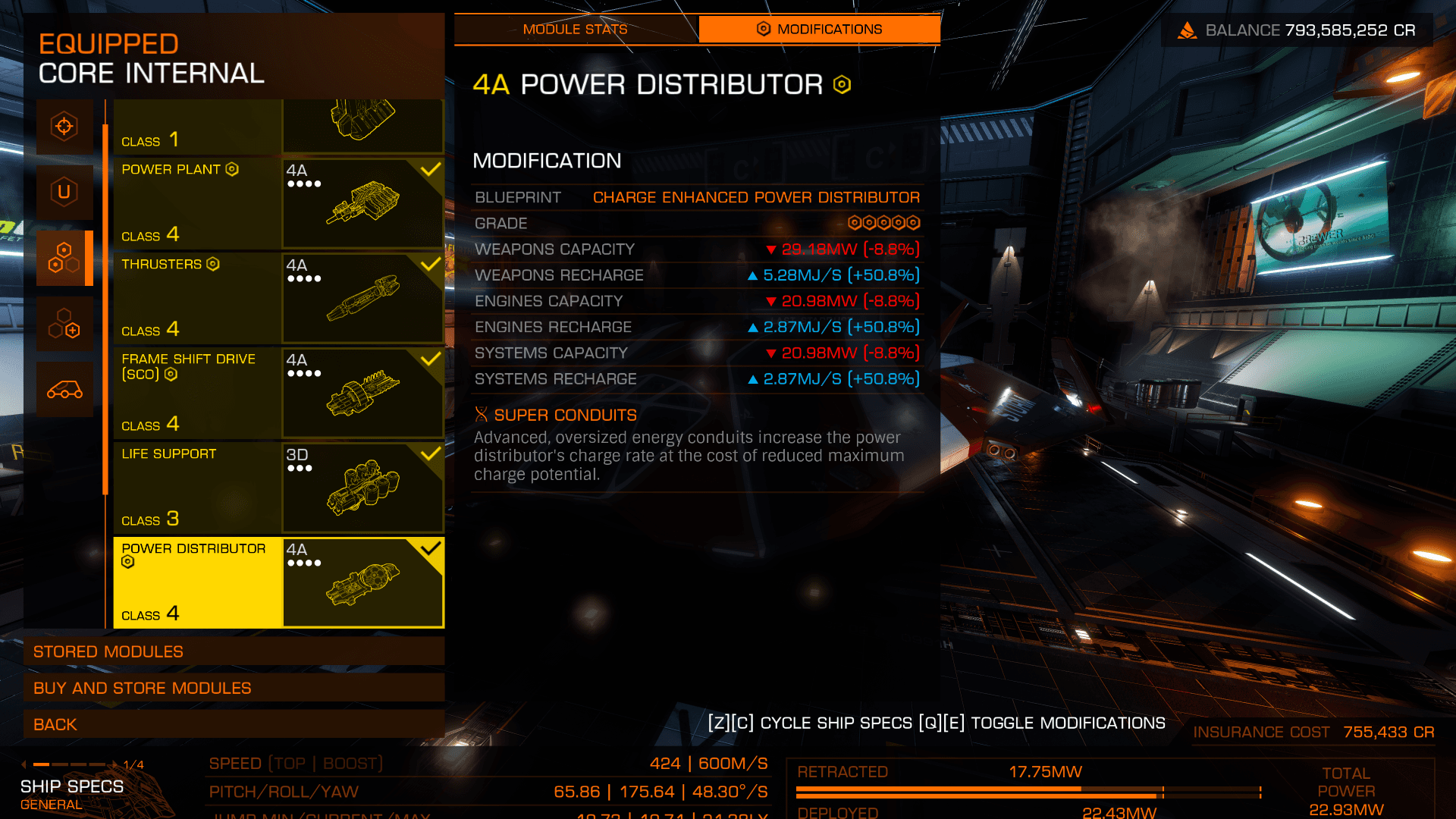Open the Modifications tab
The height and width of the screenshot is (819, 1456).
(x=819, y=30)
